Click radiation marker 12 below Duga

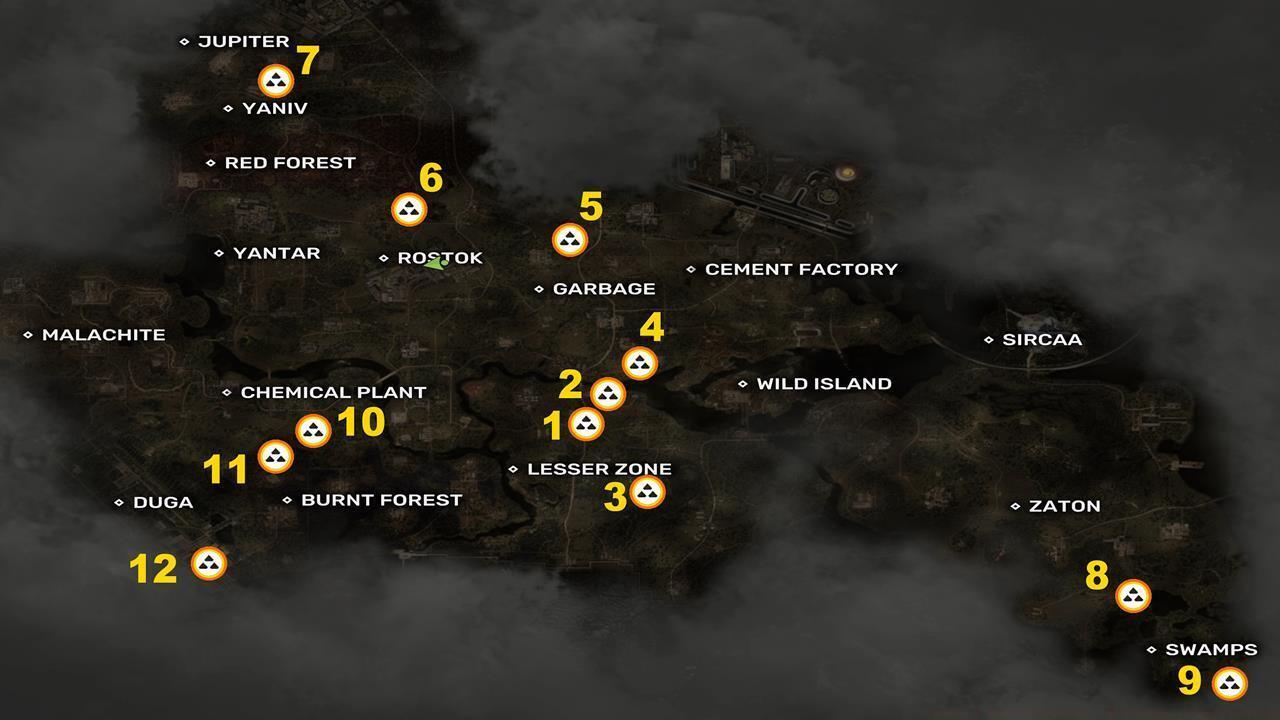point(208,563)
